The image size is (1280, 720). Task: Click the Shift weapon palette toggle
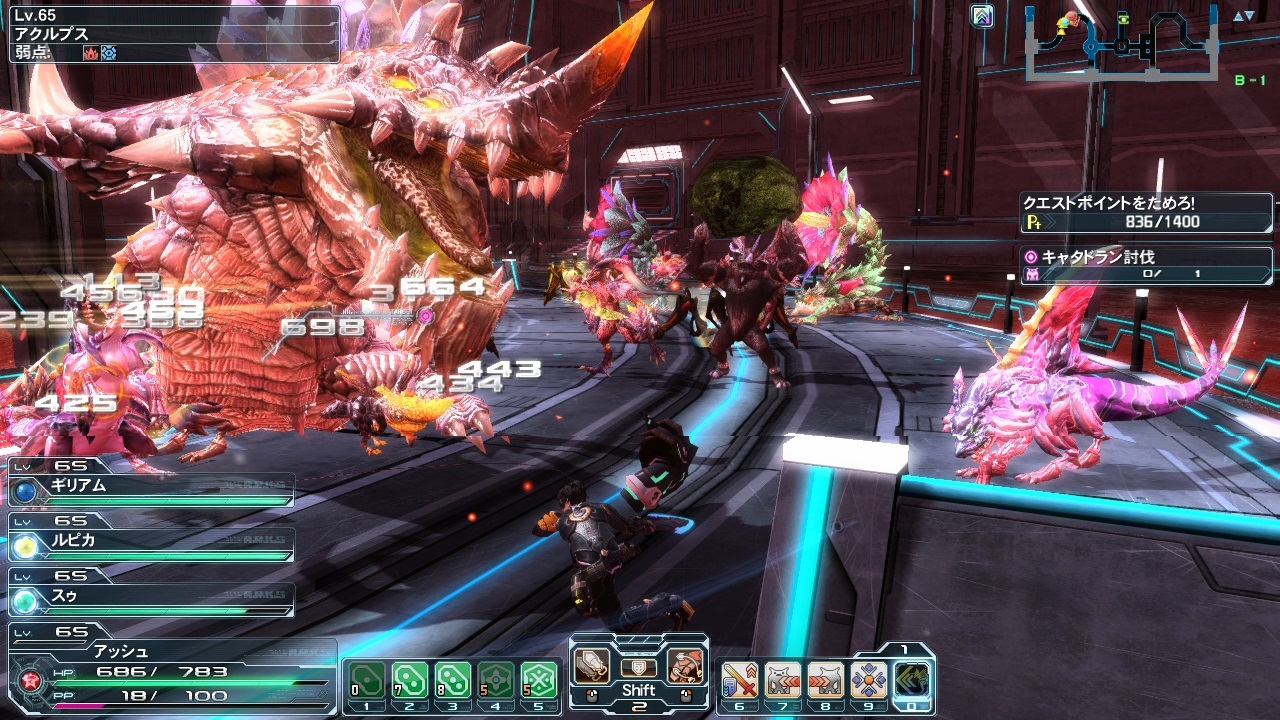click(x=638, y=690)
